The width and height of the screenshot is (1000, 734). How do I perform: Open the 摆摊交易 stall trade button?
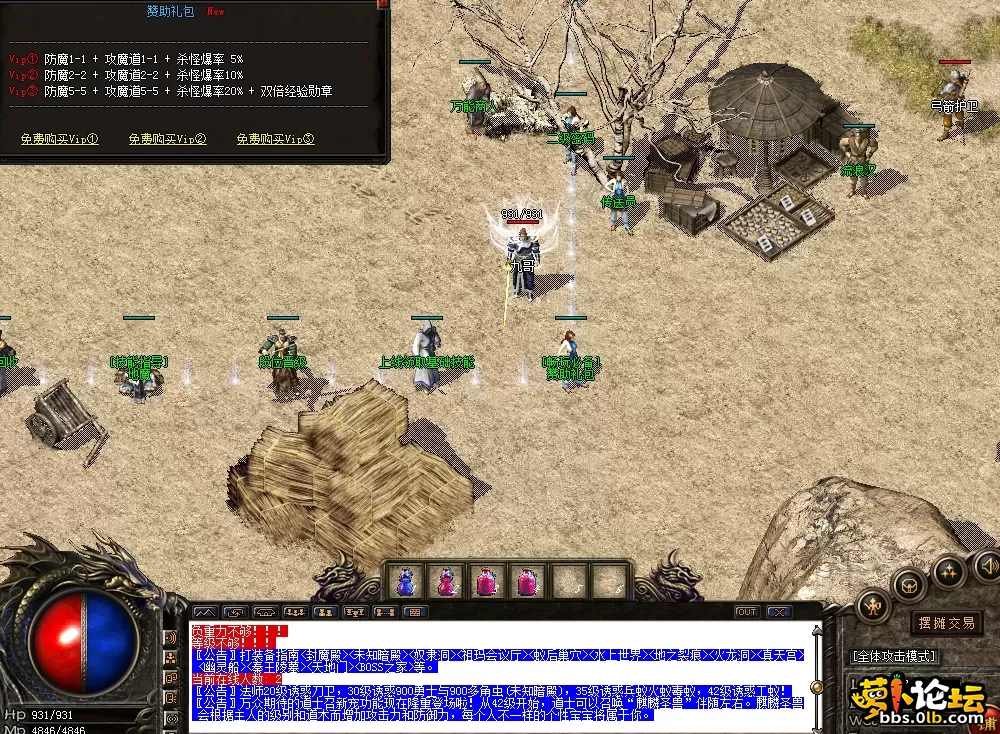point(946,623)
